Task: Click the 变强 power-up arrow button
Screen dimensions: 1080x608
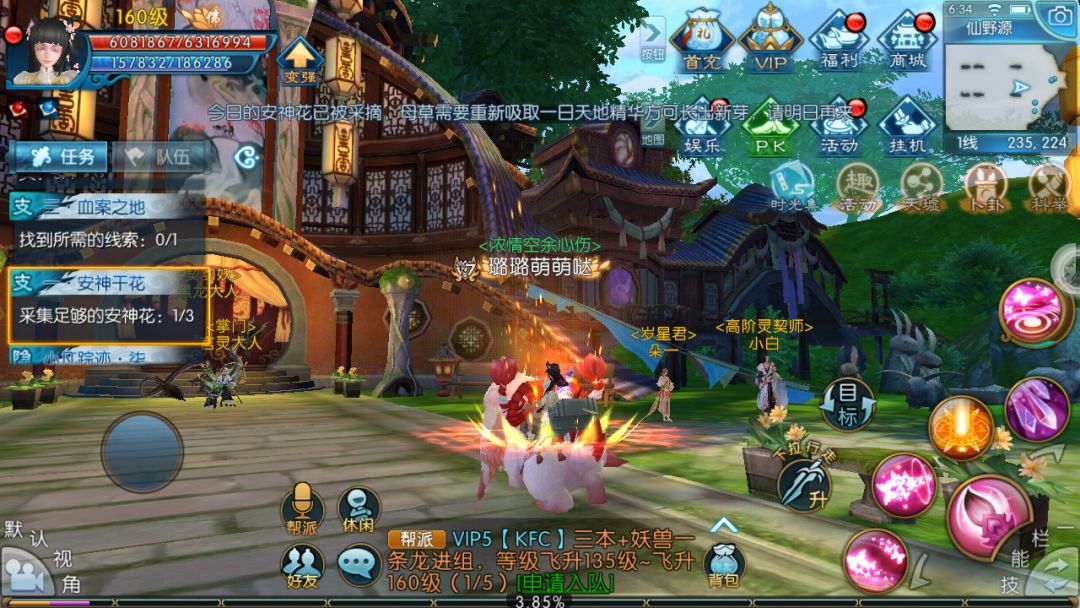Action: (298, 60)
